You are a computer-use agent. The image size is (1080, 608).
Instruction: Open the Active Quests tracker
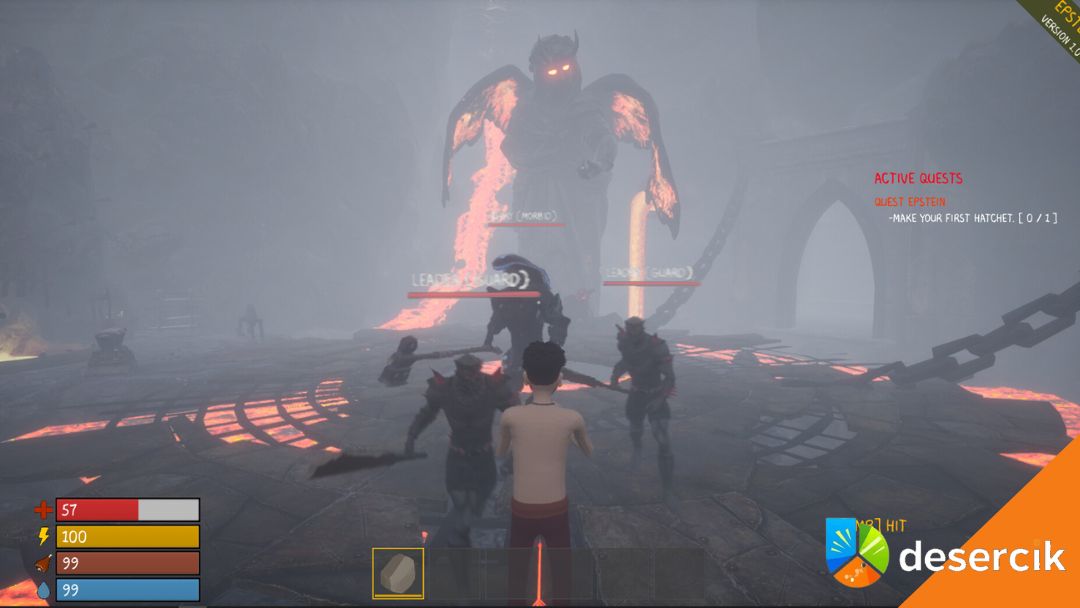(x=918, y=179)
